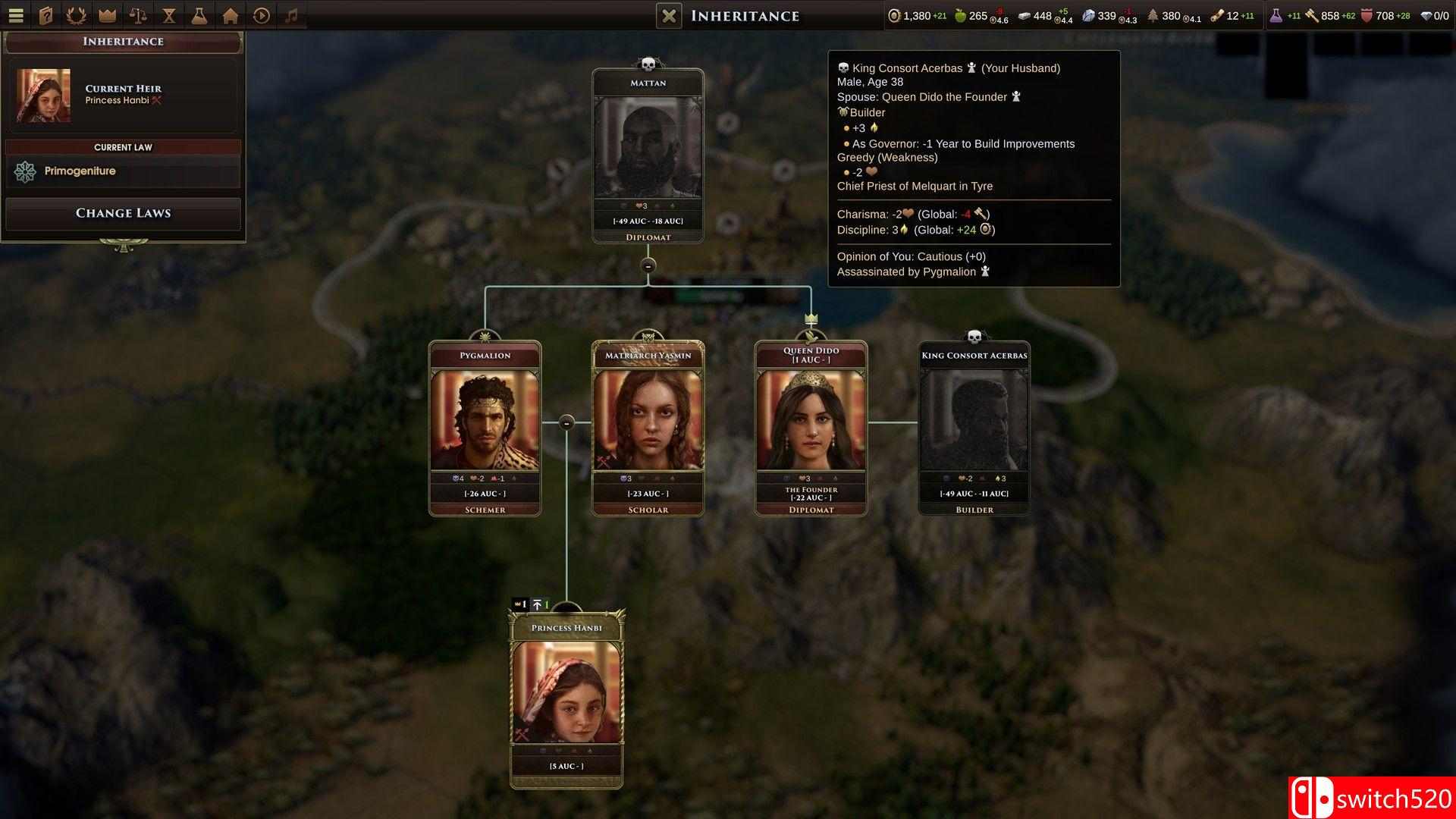1456x819 pixels.
Task: Click the house icon
Action: 231,15
